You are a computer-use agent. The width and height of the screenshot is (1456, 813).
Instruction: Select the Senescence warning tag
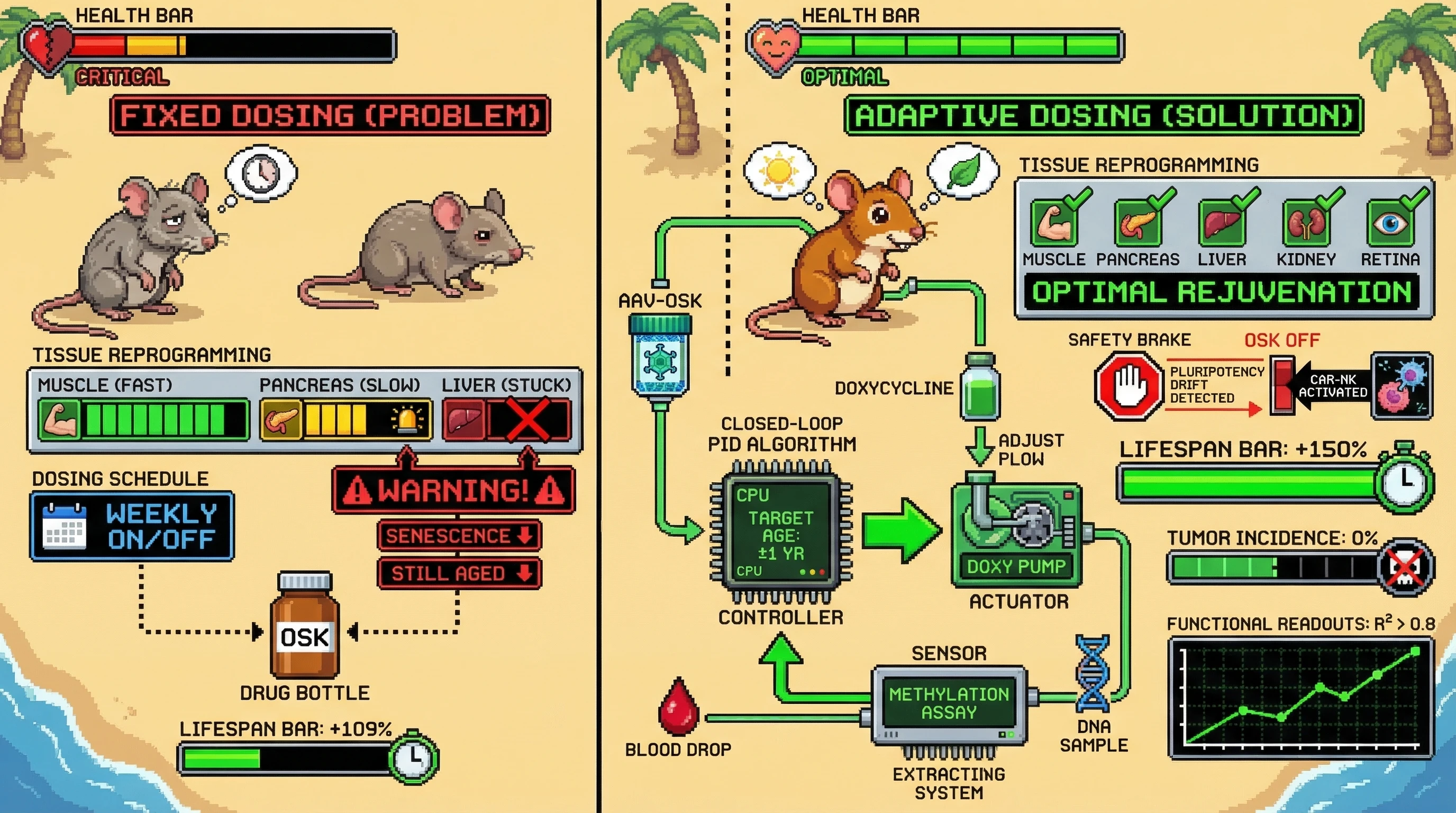[459, 536]
